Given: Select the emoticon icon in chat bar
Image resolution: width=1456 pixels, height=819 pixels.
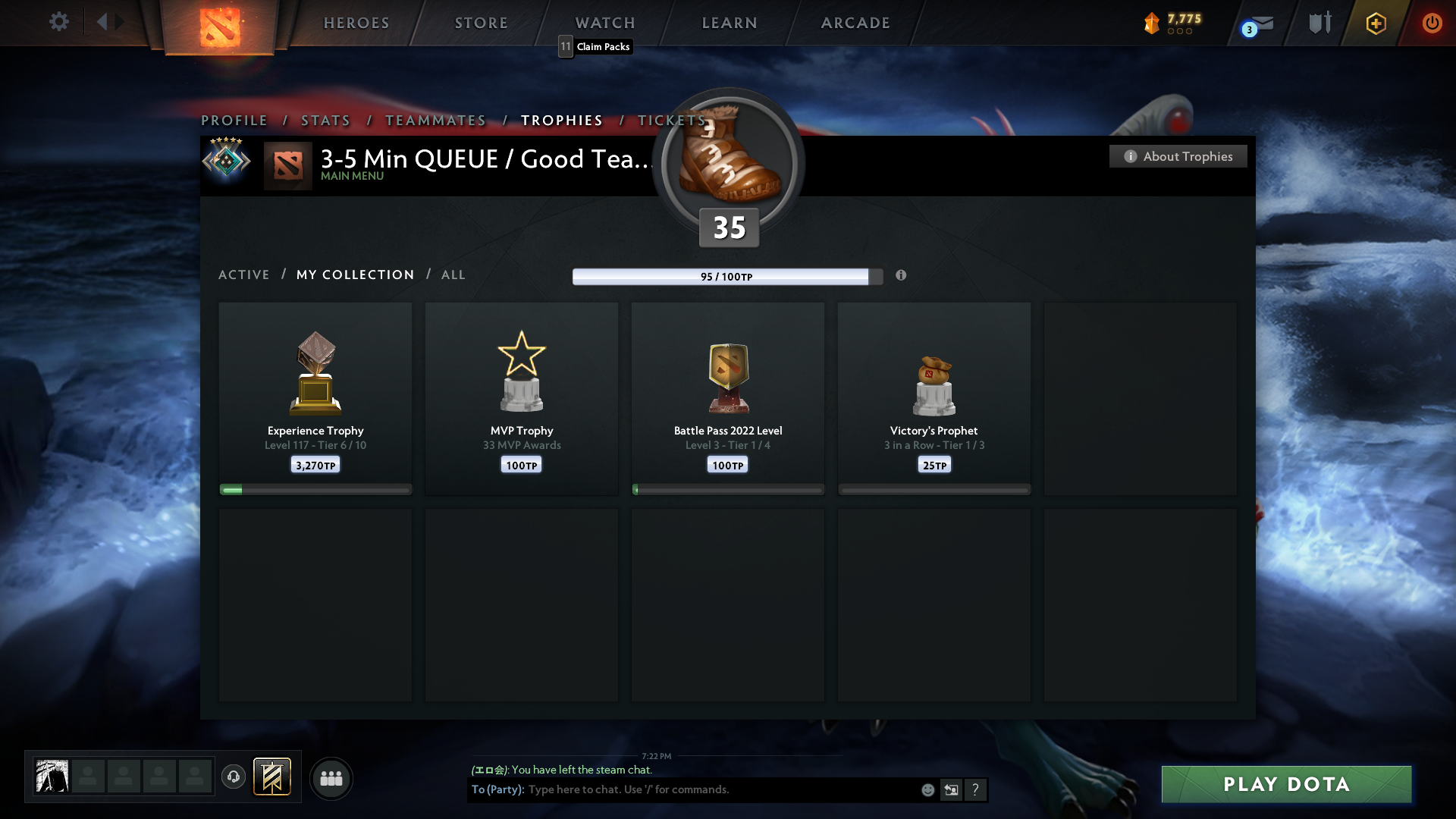Looking at the screenshot, I should pyautogui.click(x=929, y=789).
